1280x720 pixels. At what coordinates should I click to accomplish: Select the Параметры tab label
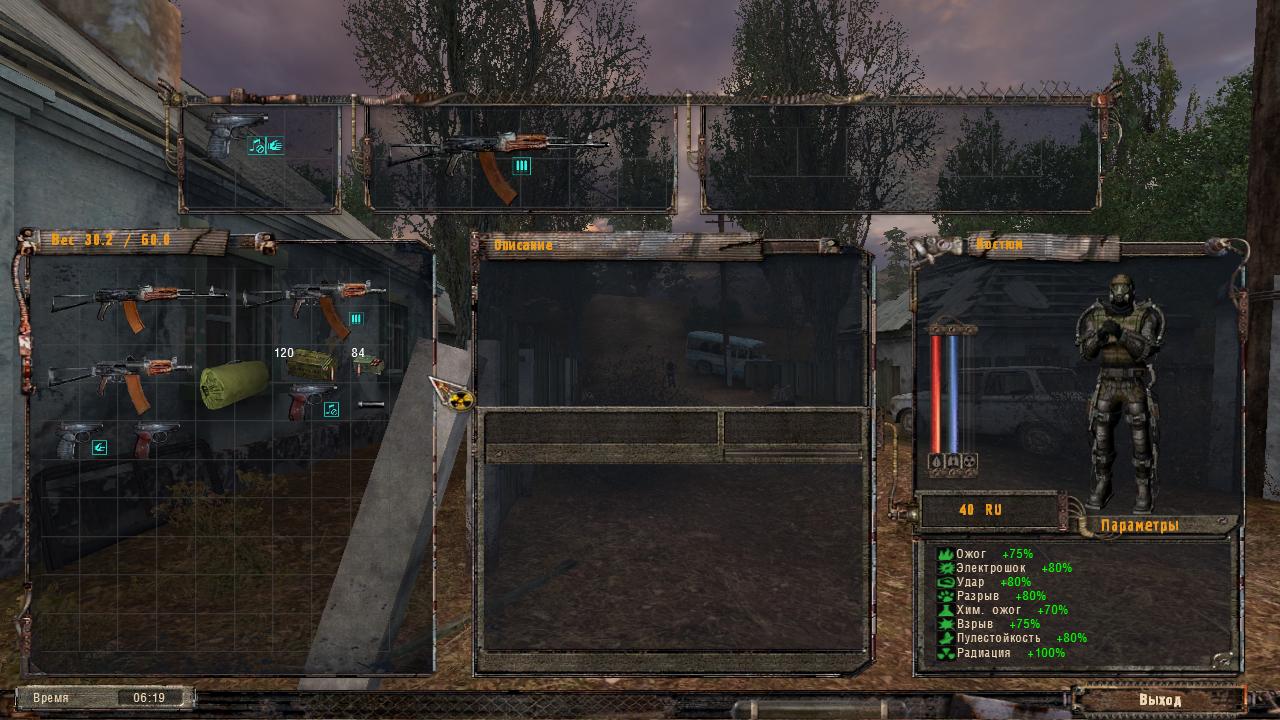click(1140, 522)
